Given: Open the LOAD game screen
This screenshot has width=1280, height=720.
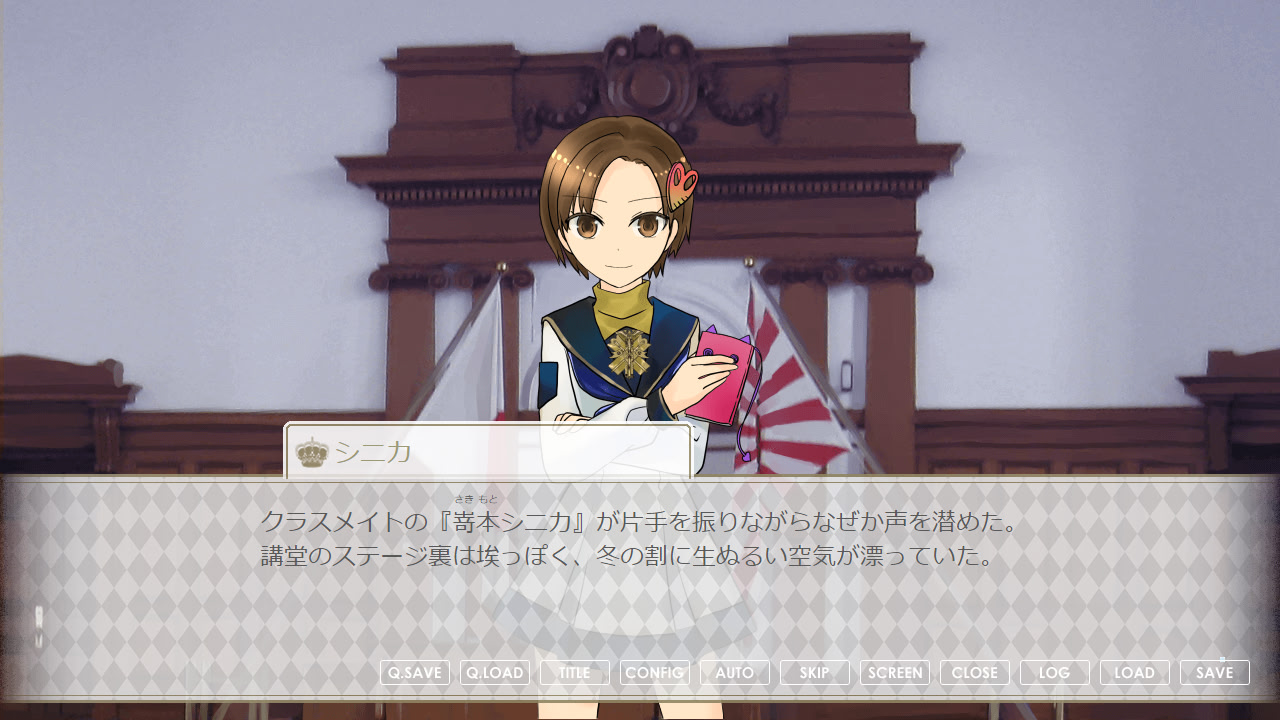Looking at the screenshot, I should pyautogui.click(x=1135, y=672).
